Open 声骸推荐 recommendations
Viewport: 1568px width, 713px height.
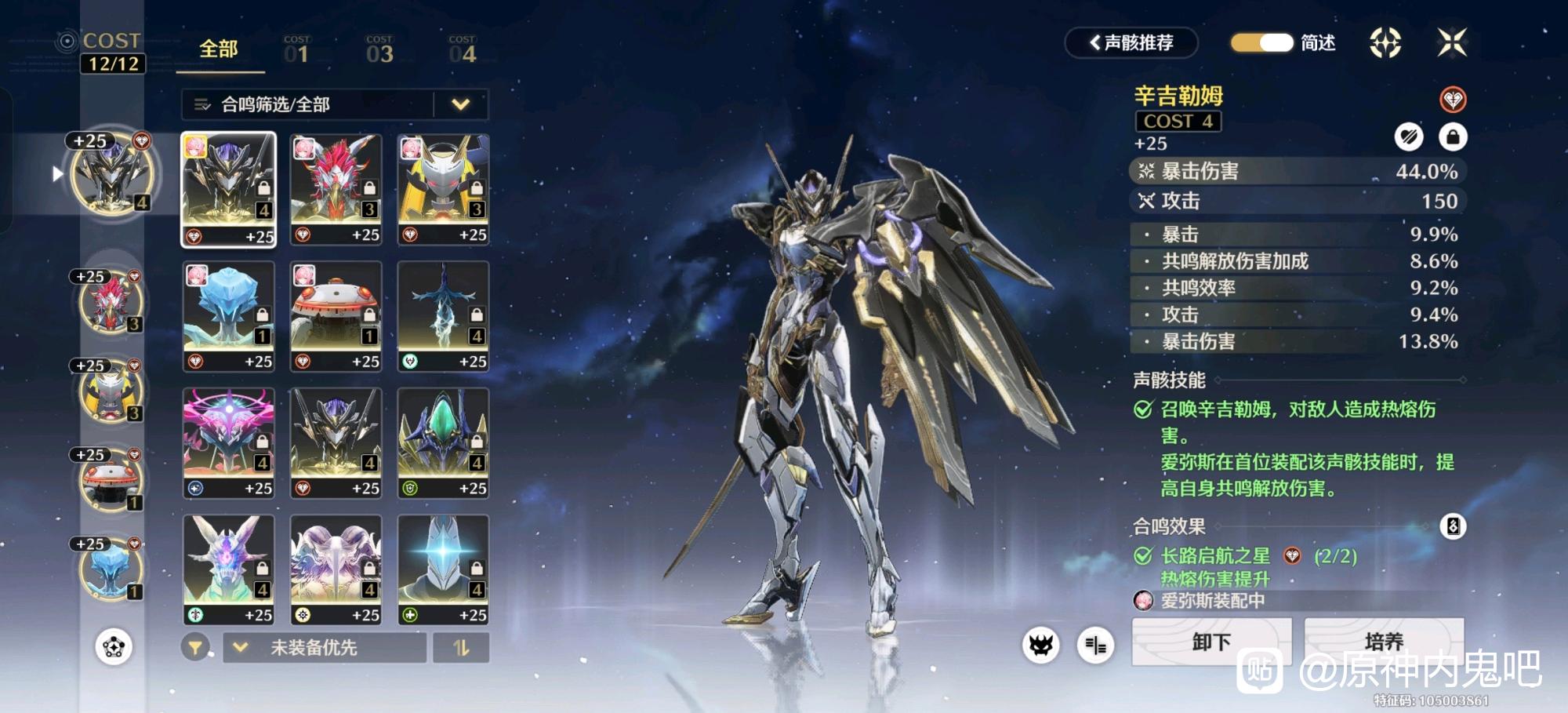tap(1131, 42)
